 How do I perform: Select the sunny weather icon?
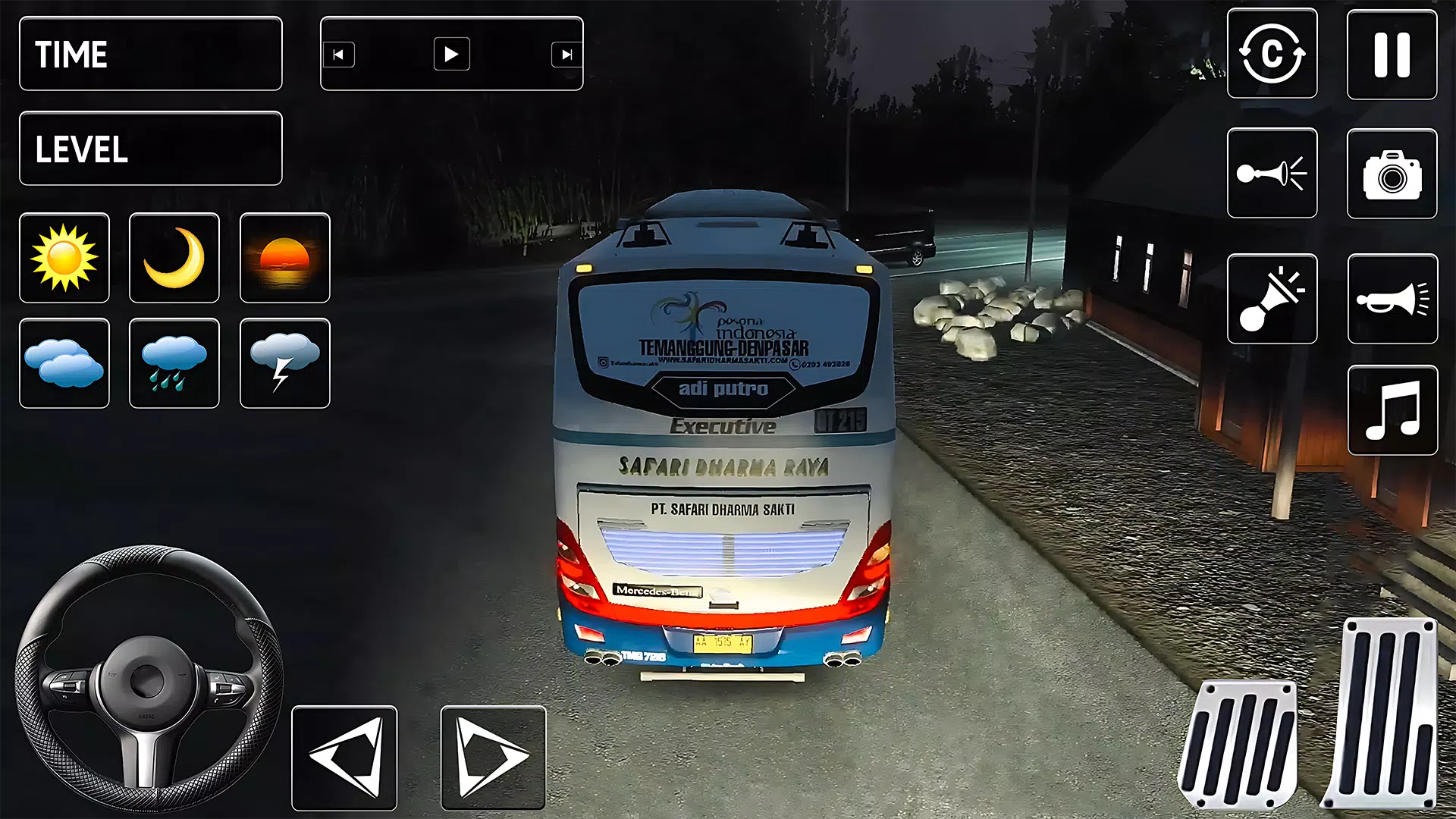click(64, 258)
